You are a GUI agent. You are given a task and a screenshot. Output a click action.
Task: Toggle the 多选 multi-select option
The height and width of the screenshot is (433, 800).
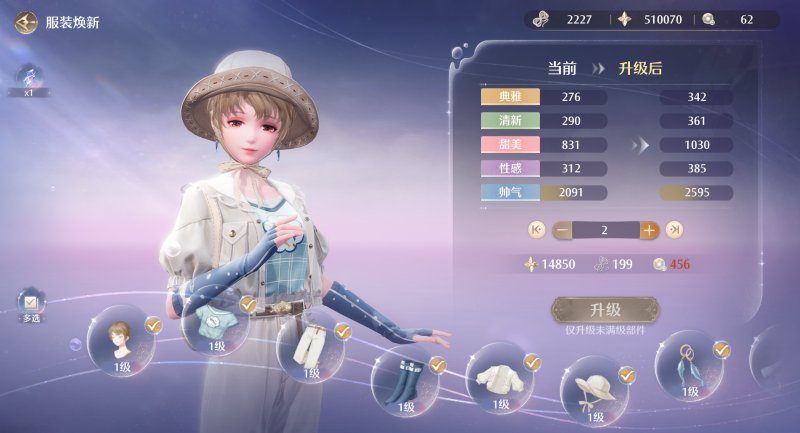tap(30, 303)
